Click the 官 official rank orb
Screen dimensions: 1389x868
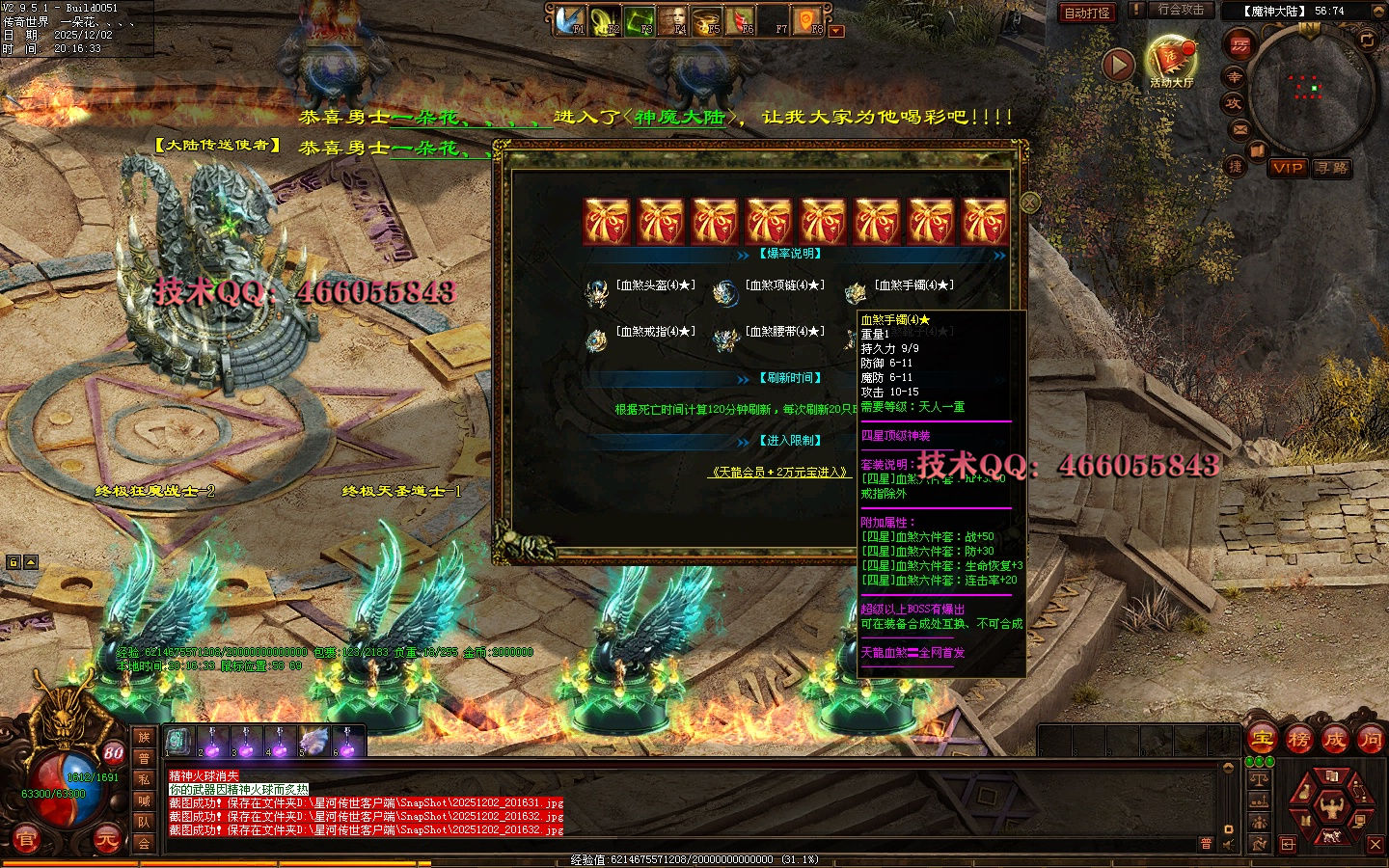click(26, 840)
